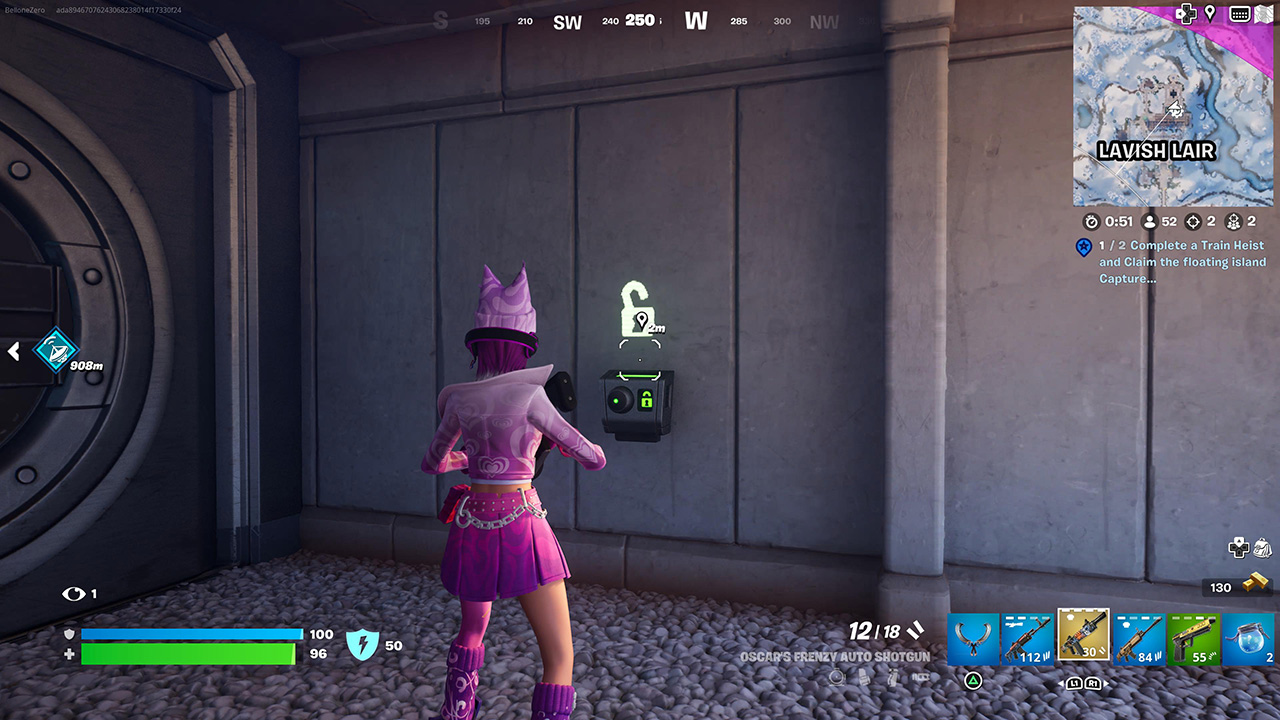Open the Lavish Lair minimap view

1172,108
